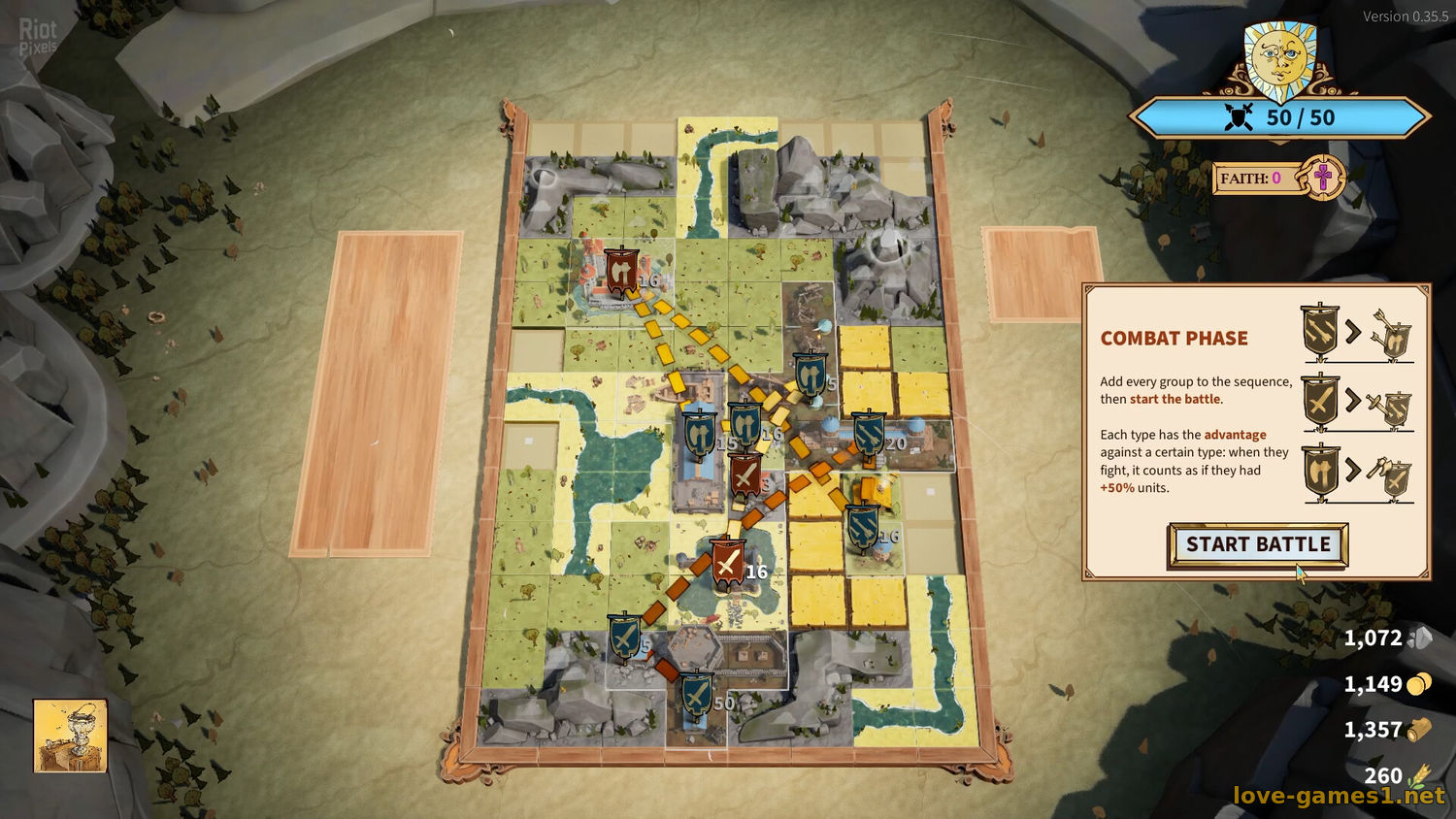
Task: Select the red axe banner with 16 units
Action: pos(620,271)
